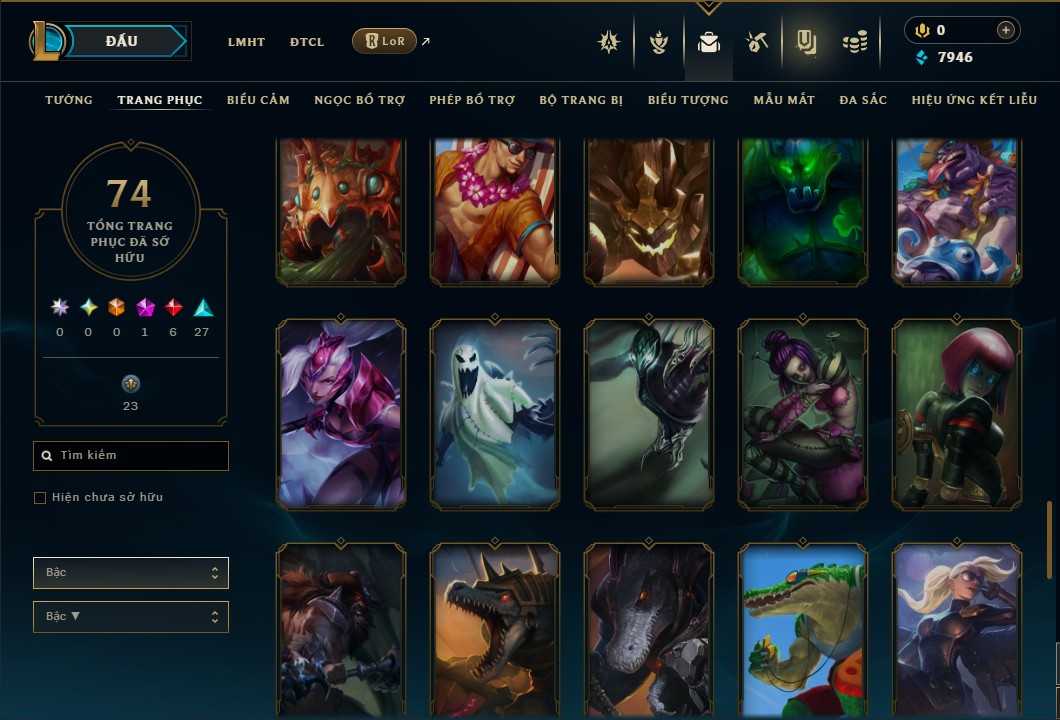Open the BIỂU TƯỢNG tab

[688, 100]
